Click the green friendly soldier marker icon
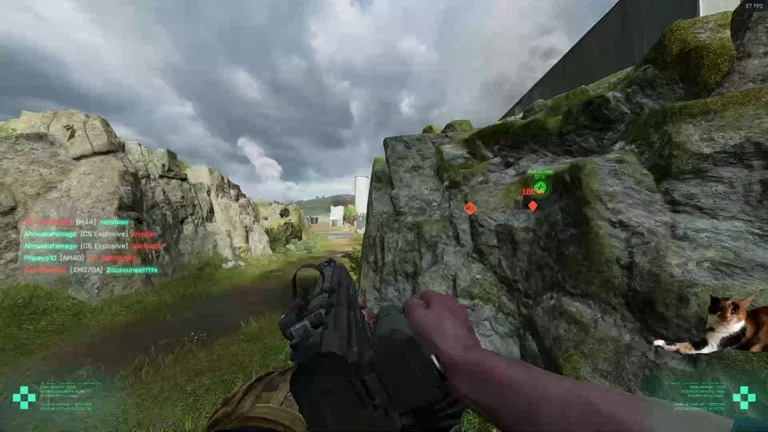 coord(541,187)
